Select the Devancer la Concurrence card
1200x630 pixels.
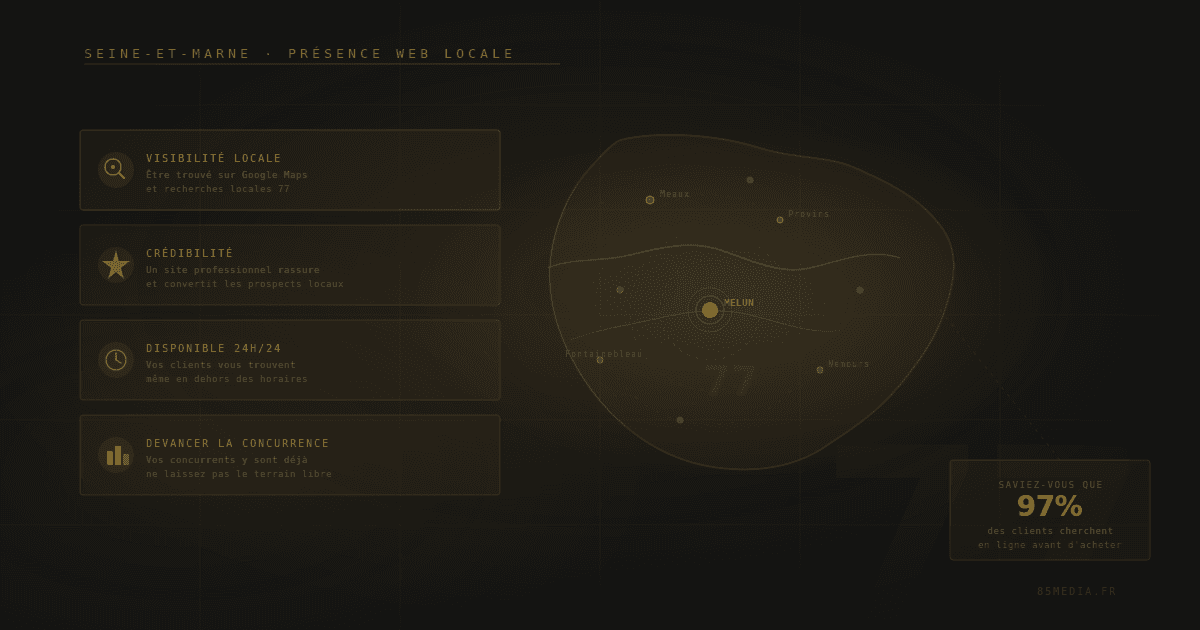tap(290, 455)
